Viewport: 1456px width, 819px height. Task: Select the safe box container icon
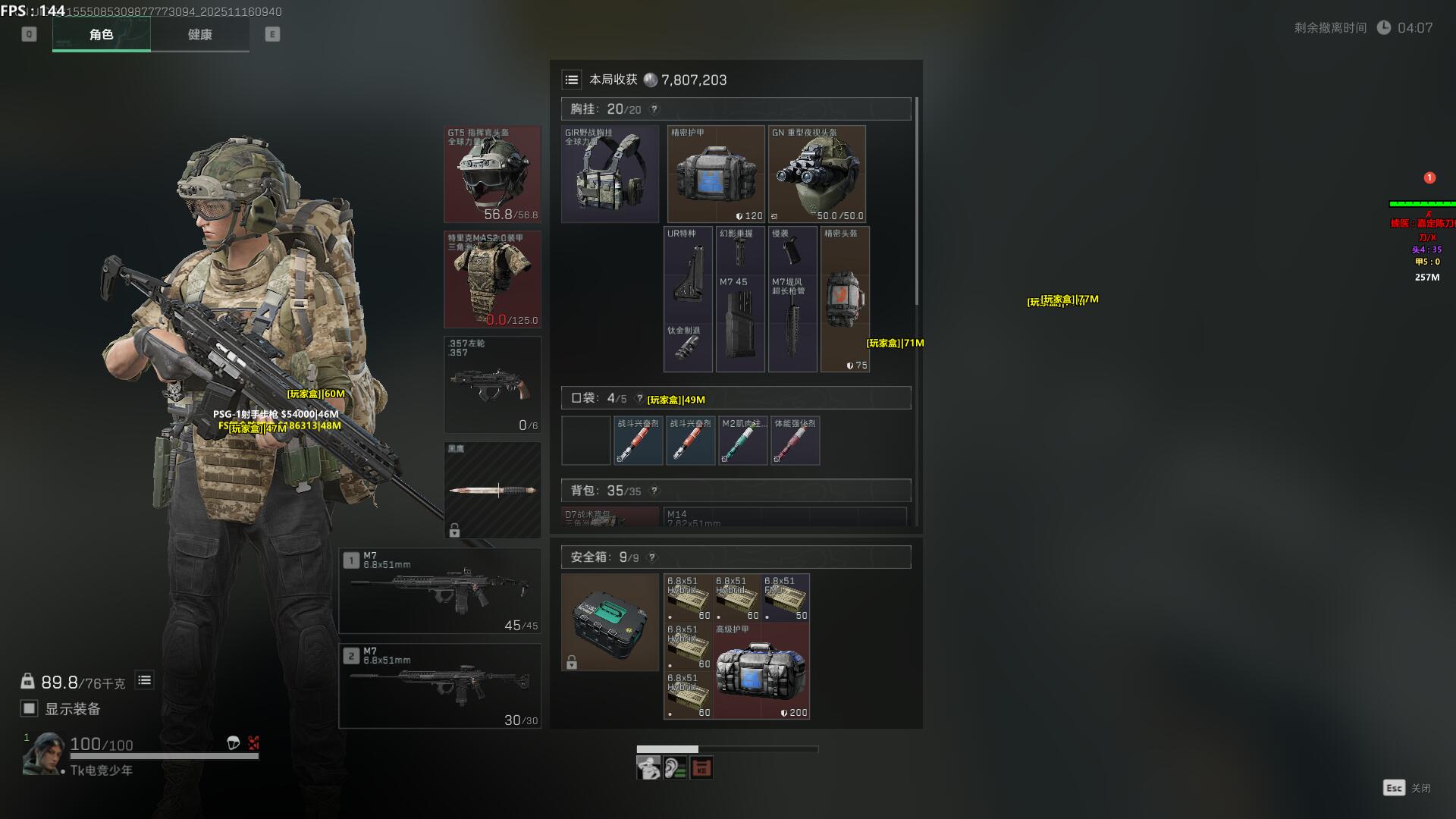(610, 622)
